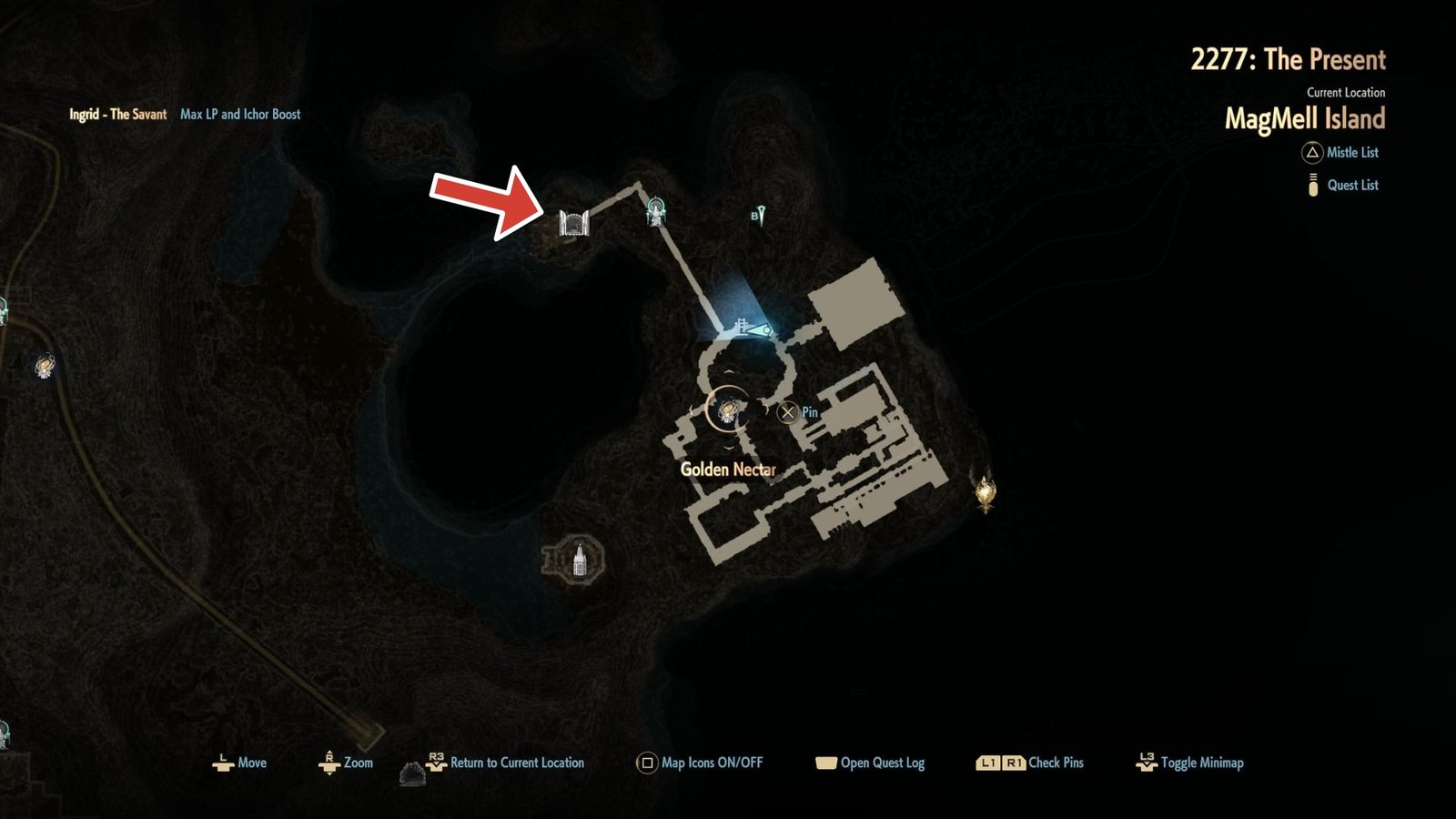Select the mistle statue icon on the map

tap(657, 208)
